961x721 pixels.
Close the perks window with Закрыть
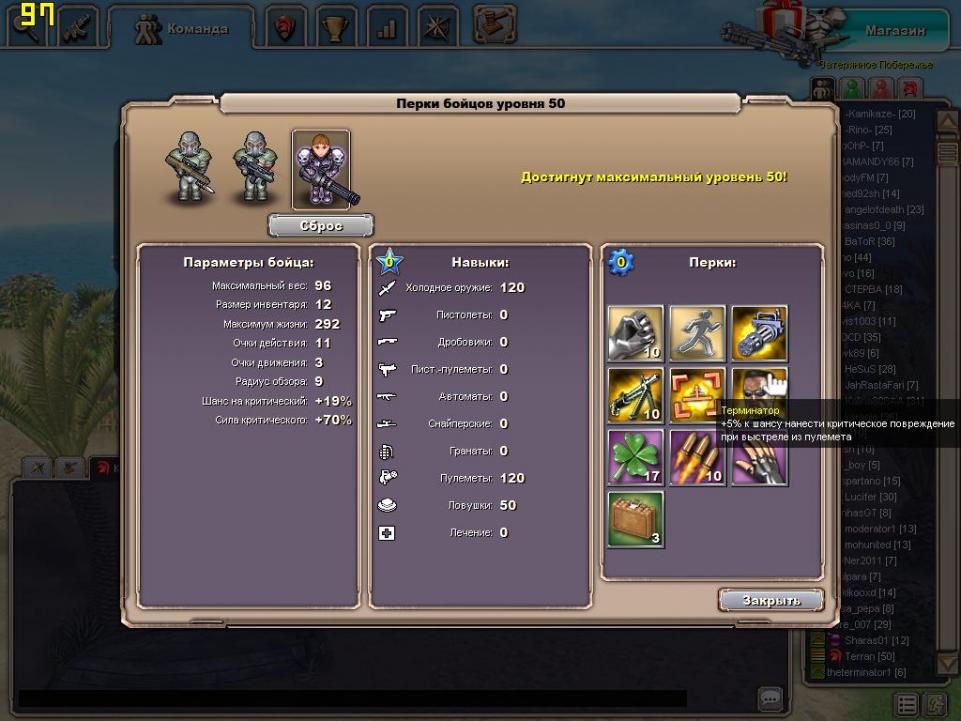(771, 600)
